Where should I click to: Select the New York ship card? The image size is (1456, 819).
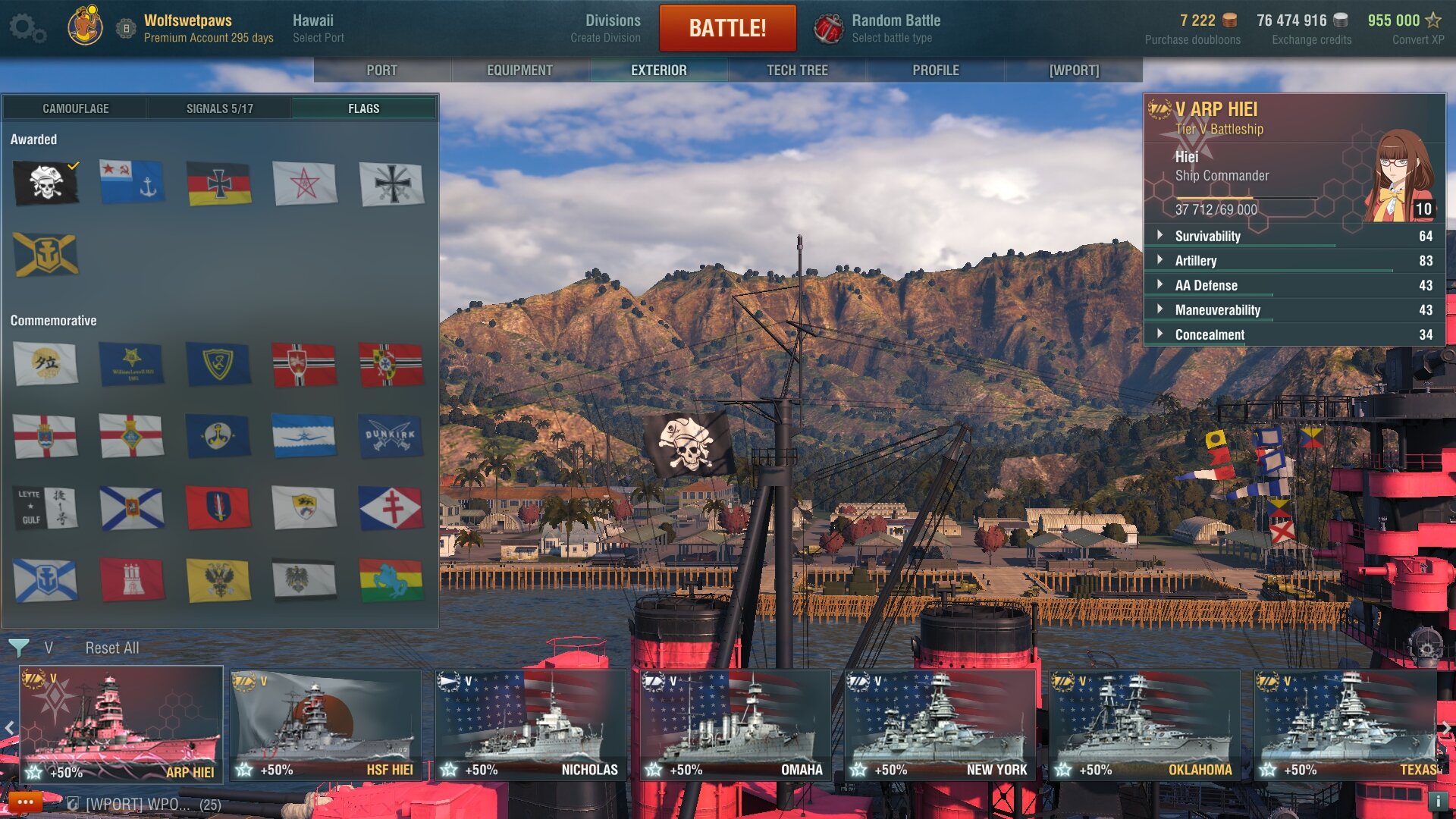click(x=940, y=724)
